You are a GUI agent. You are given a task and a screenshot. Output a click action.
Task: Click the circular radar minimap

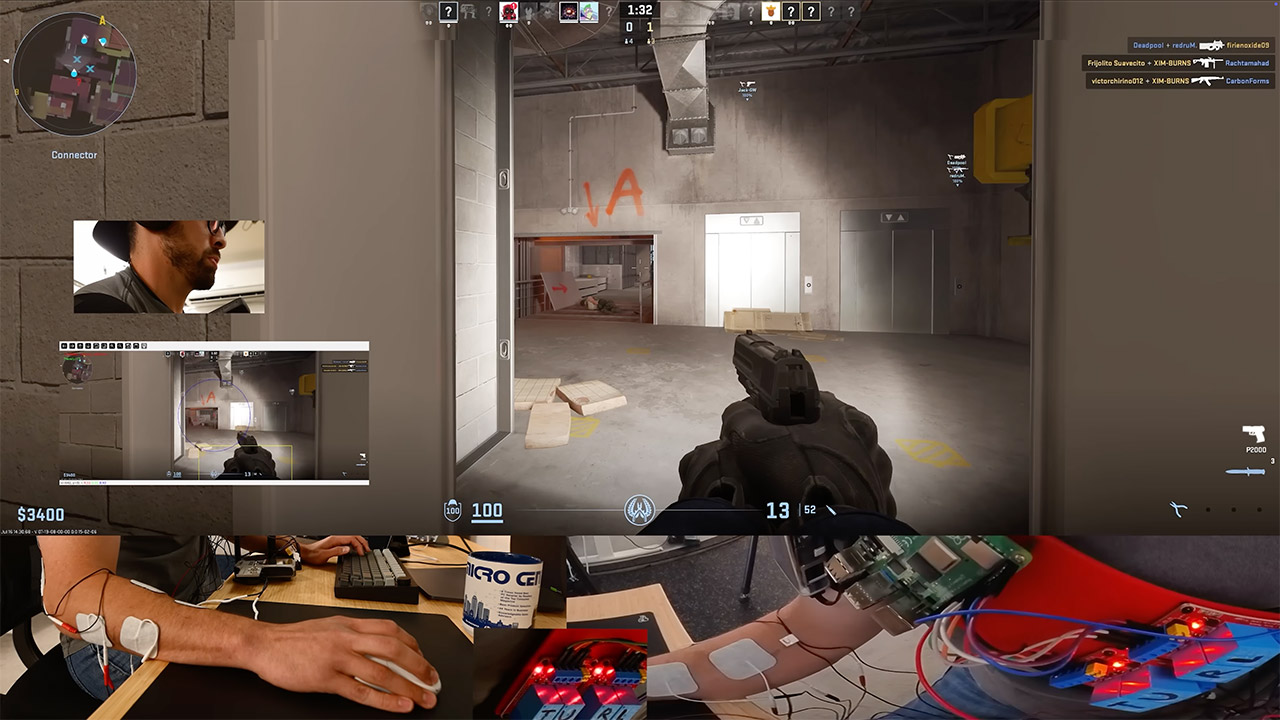[75, 75]
